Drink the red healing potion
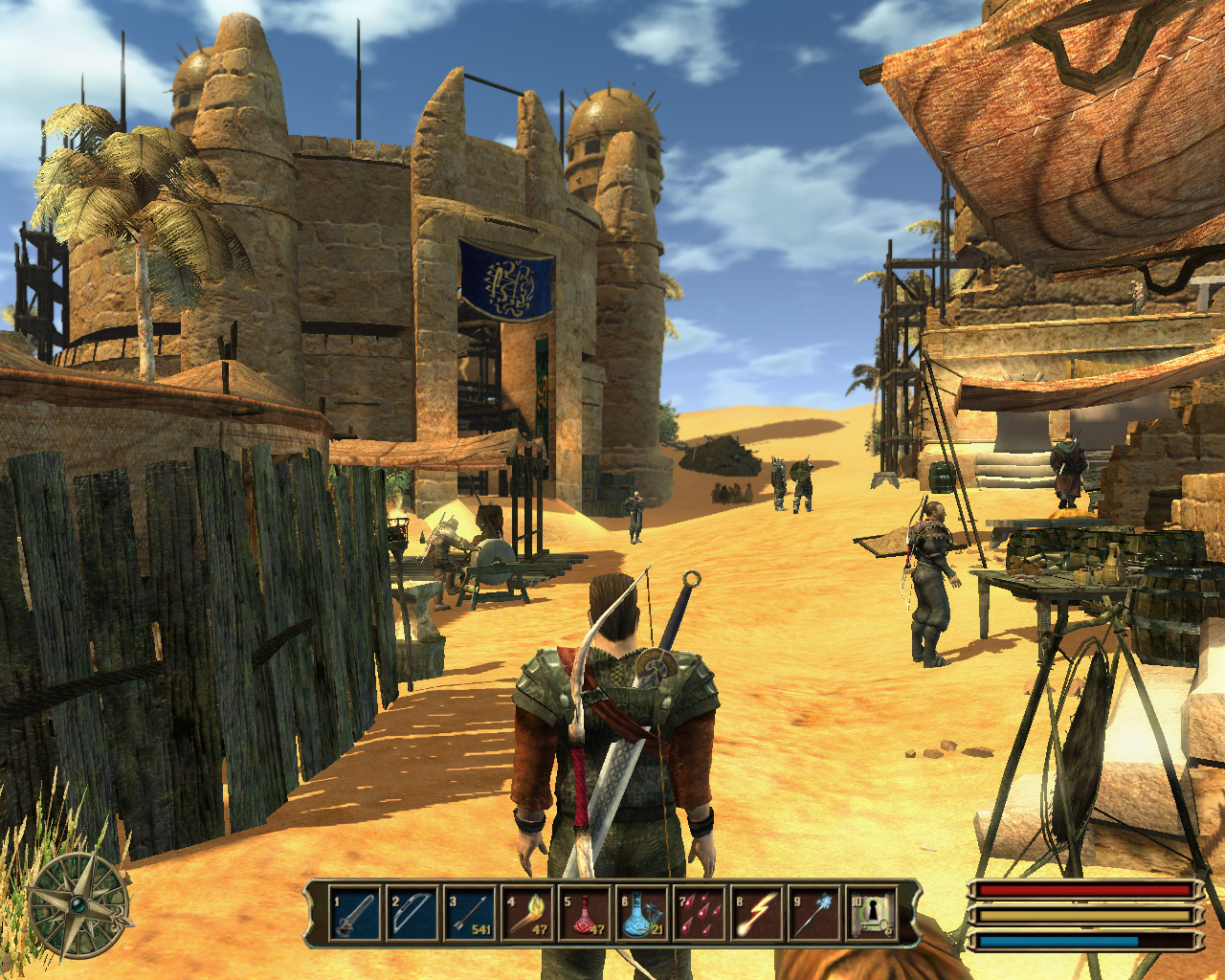The image size is (1225, 980). coord(584,915)
